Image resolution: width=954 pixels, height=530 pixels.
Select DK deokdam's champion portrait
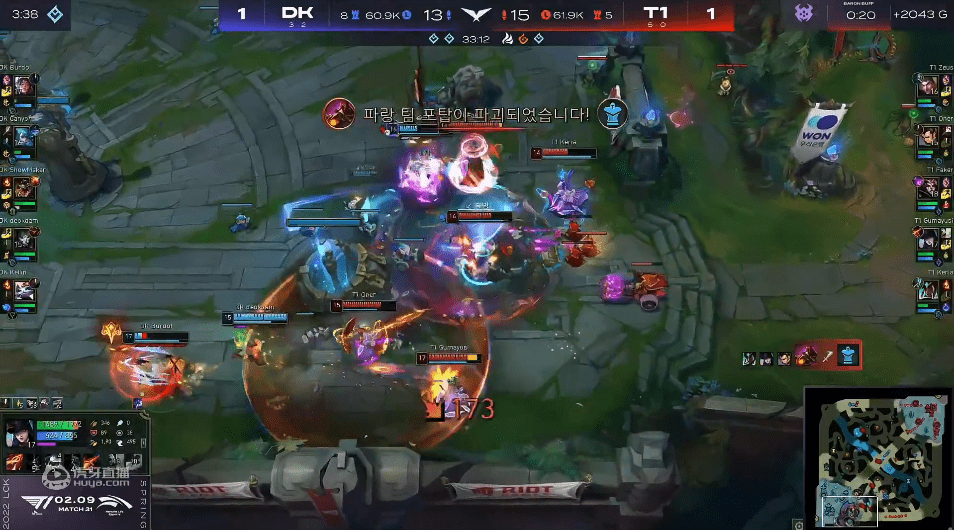[x=24, y=240]
